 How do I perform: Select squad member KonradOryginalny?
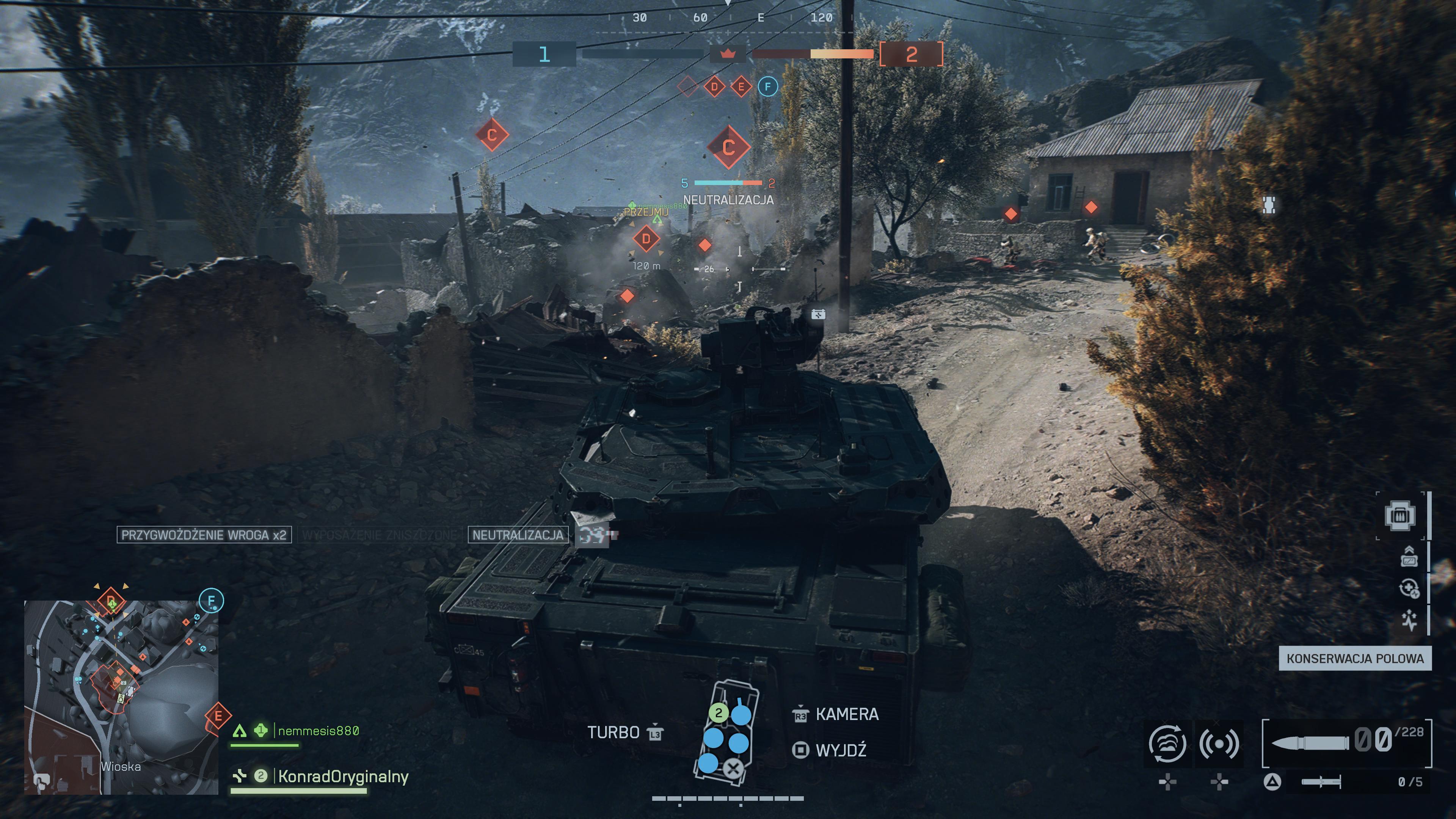(342, 777)
